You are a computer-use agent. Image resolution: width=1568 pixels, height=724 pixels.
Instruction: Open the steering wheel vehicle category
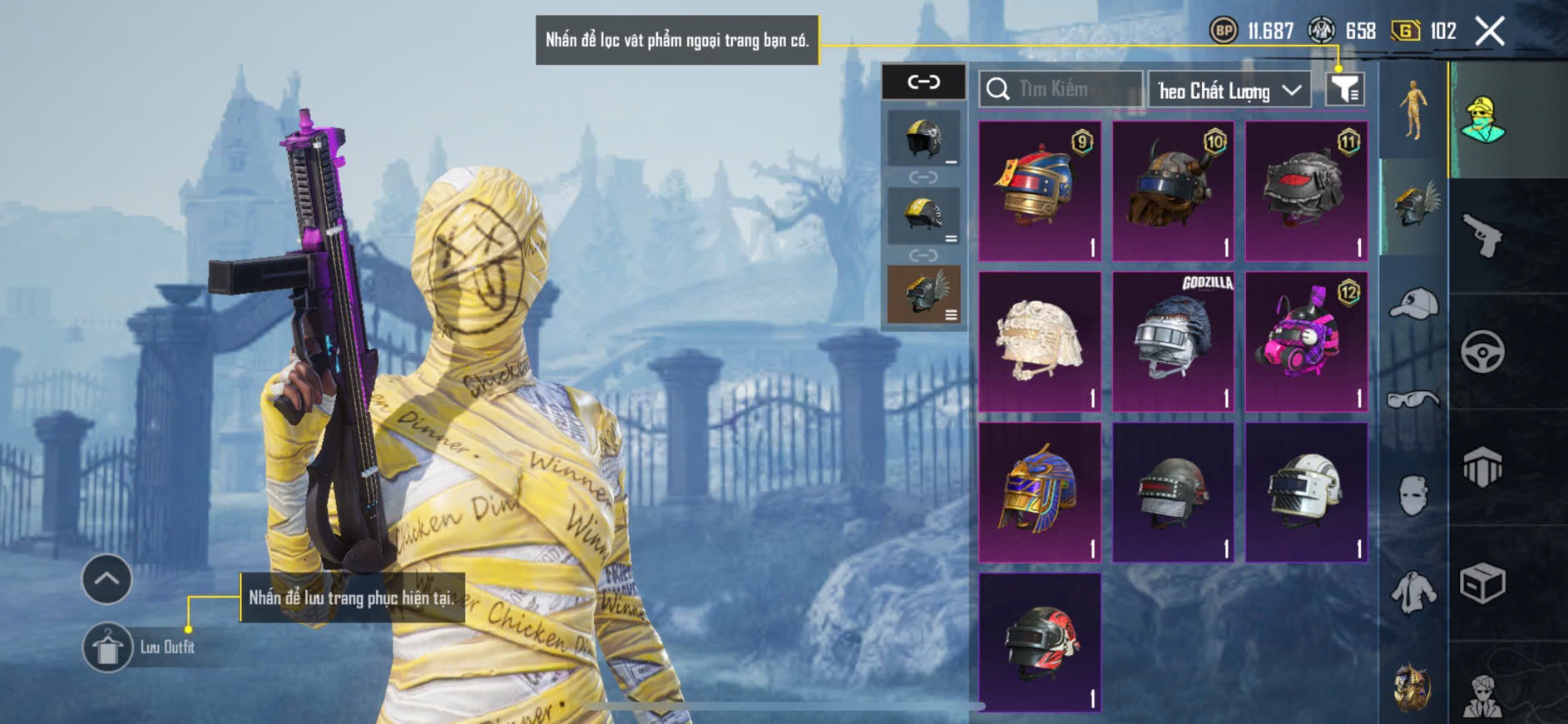coord(1482,351)
